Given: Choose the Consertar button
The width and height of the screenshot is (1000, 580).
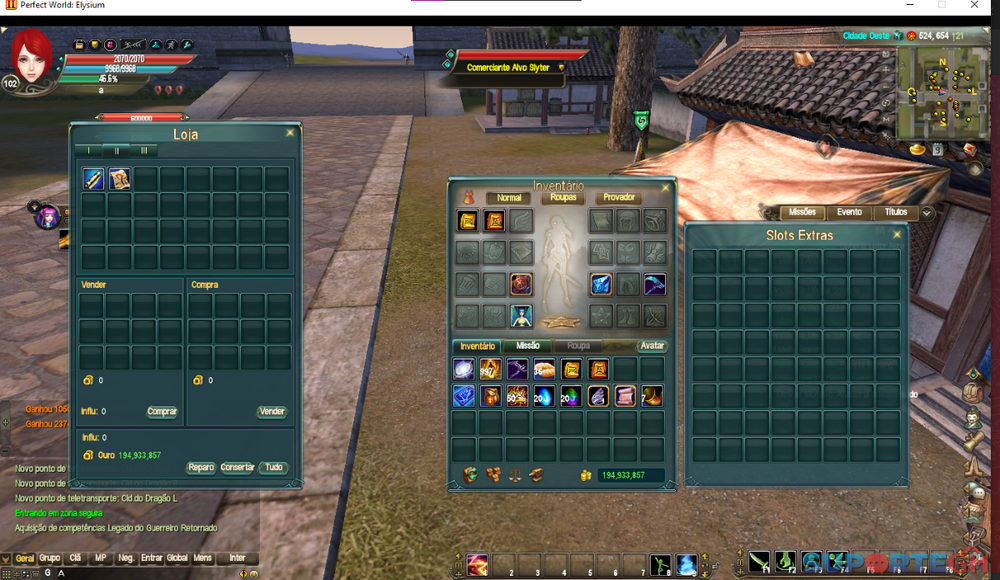Looking at the screenshot, I should pyautogui.click(x=237, y=467).
